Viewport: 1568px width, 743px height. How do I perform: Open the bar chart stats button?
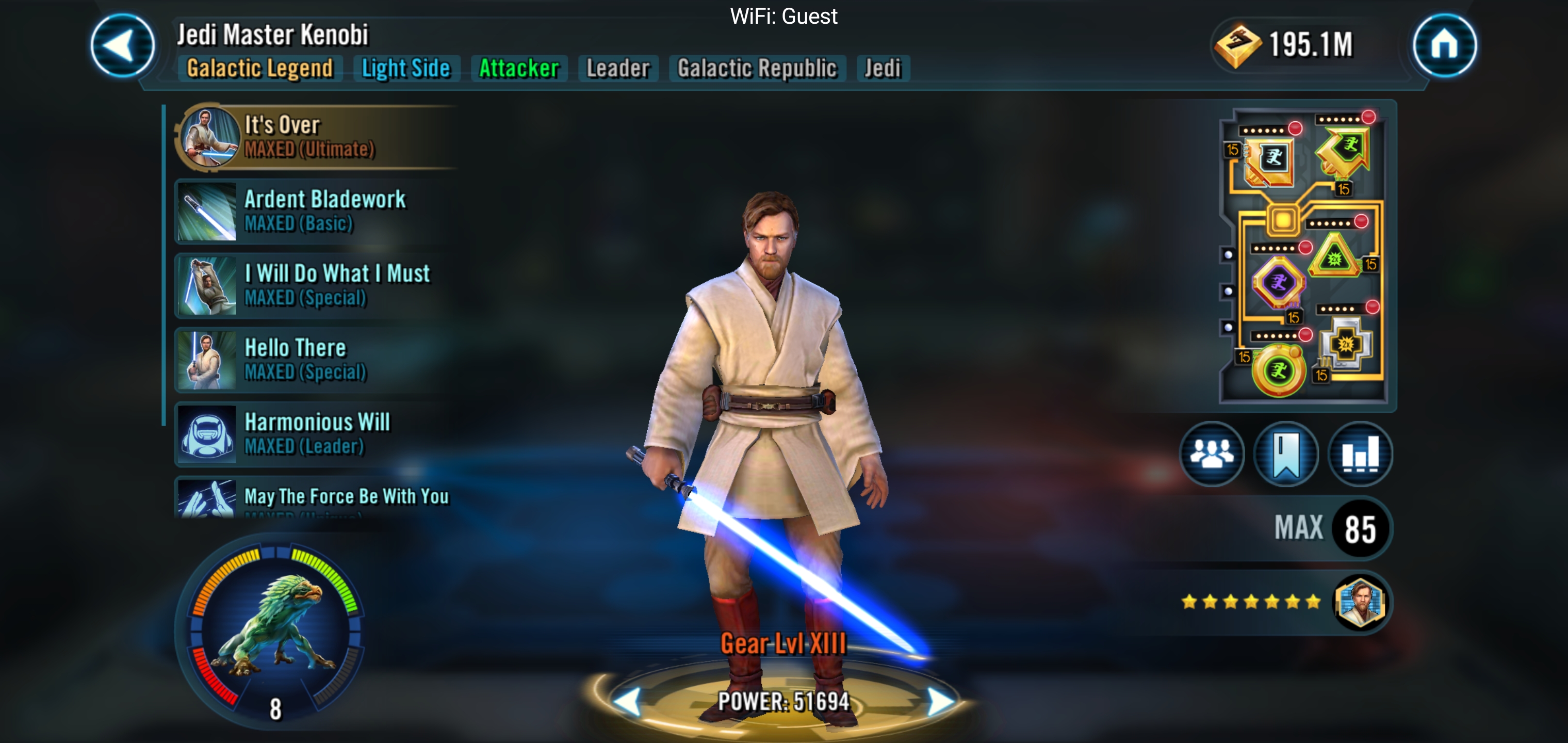[1360, 455]
